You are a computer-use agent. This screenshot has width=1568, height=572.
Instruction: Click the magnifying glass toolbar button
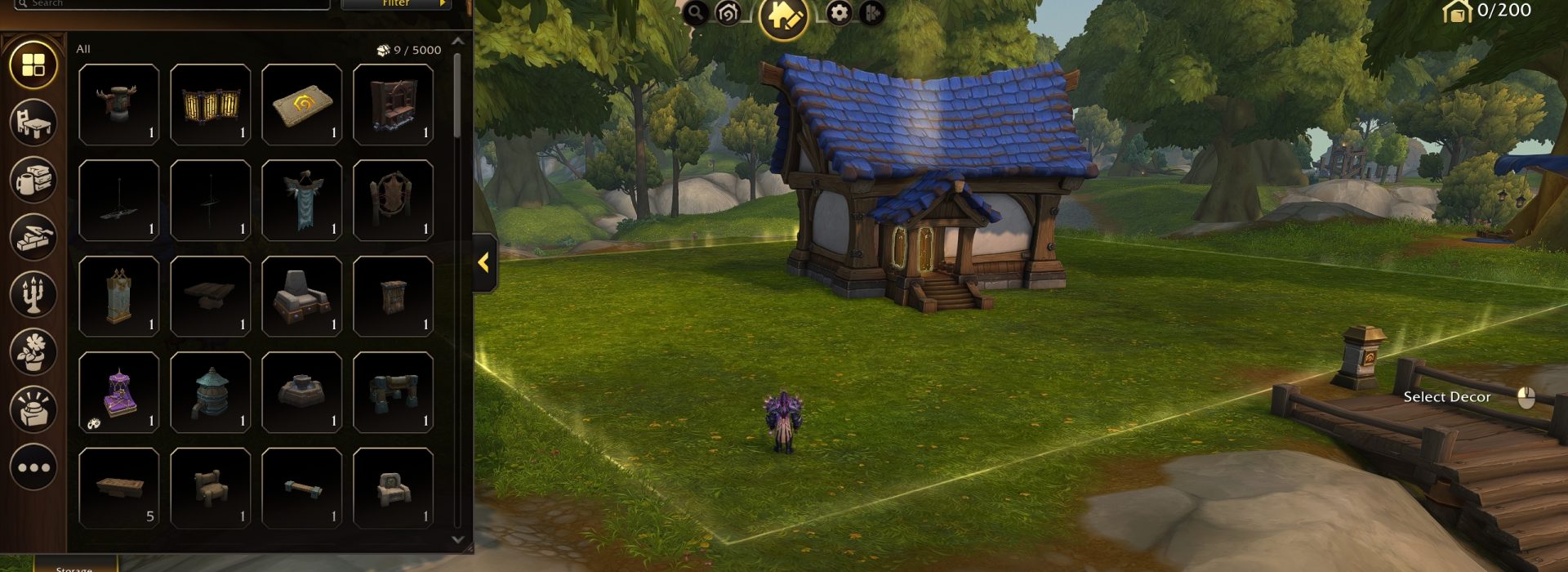click(x=695, y=12)
